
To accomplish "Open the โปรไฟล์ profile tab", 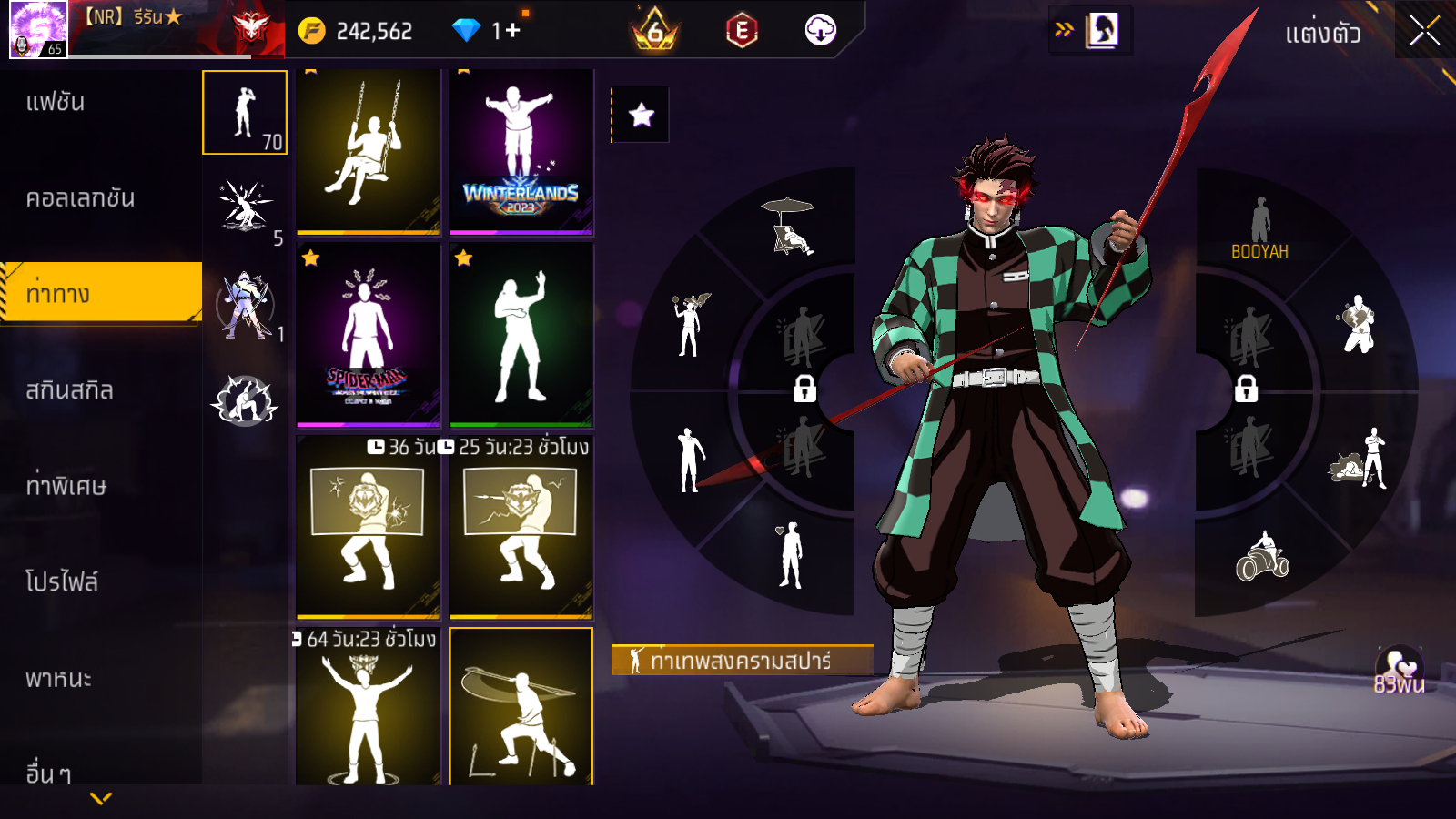I will tap(62, 581).
